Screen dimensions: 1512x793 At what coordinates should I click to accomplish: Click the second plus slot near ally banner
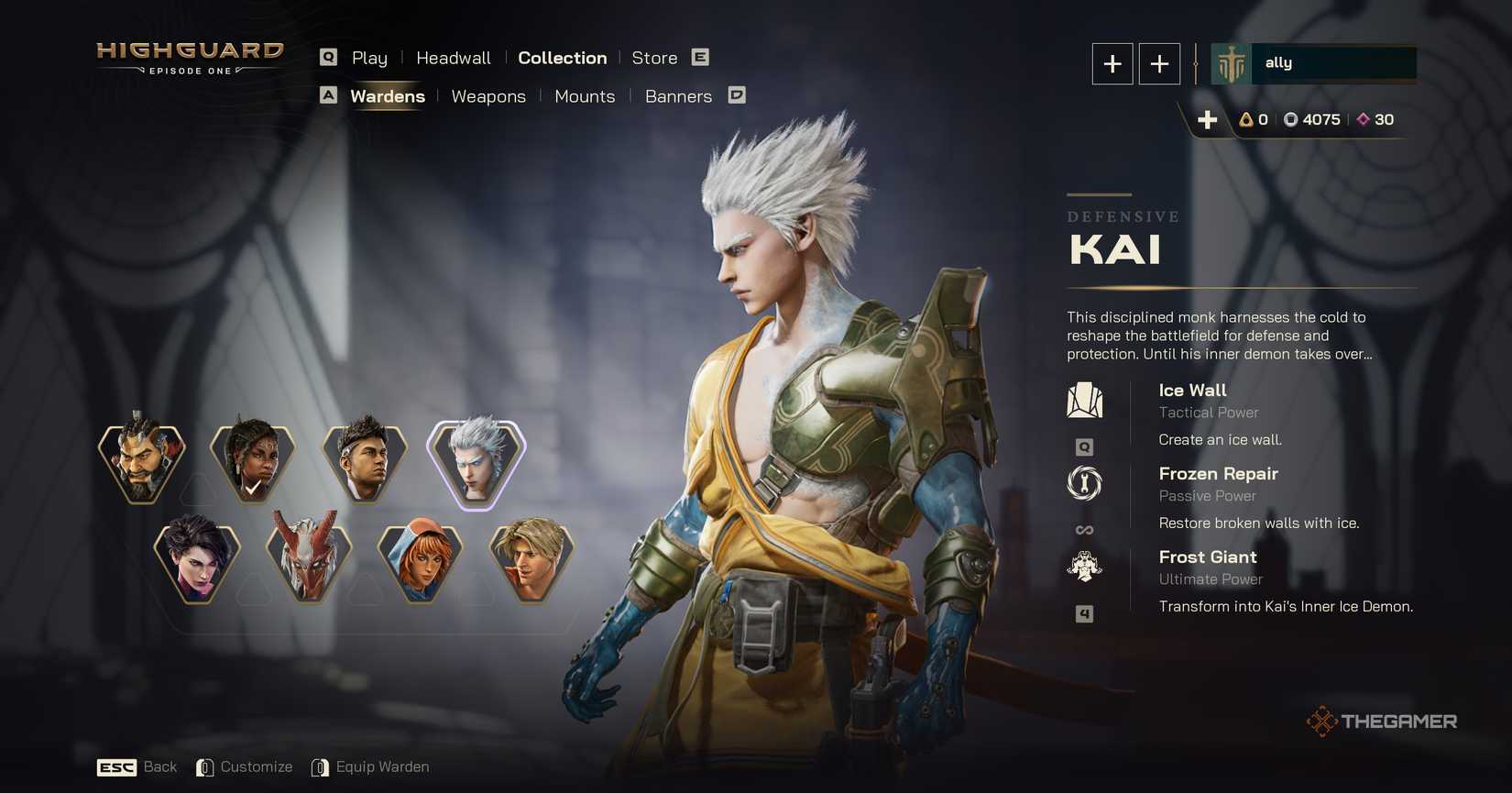pos(1159,63)
